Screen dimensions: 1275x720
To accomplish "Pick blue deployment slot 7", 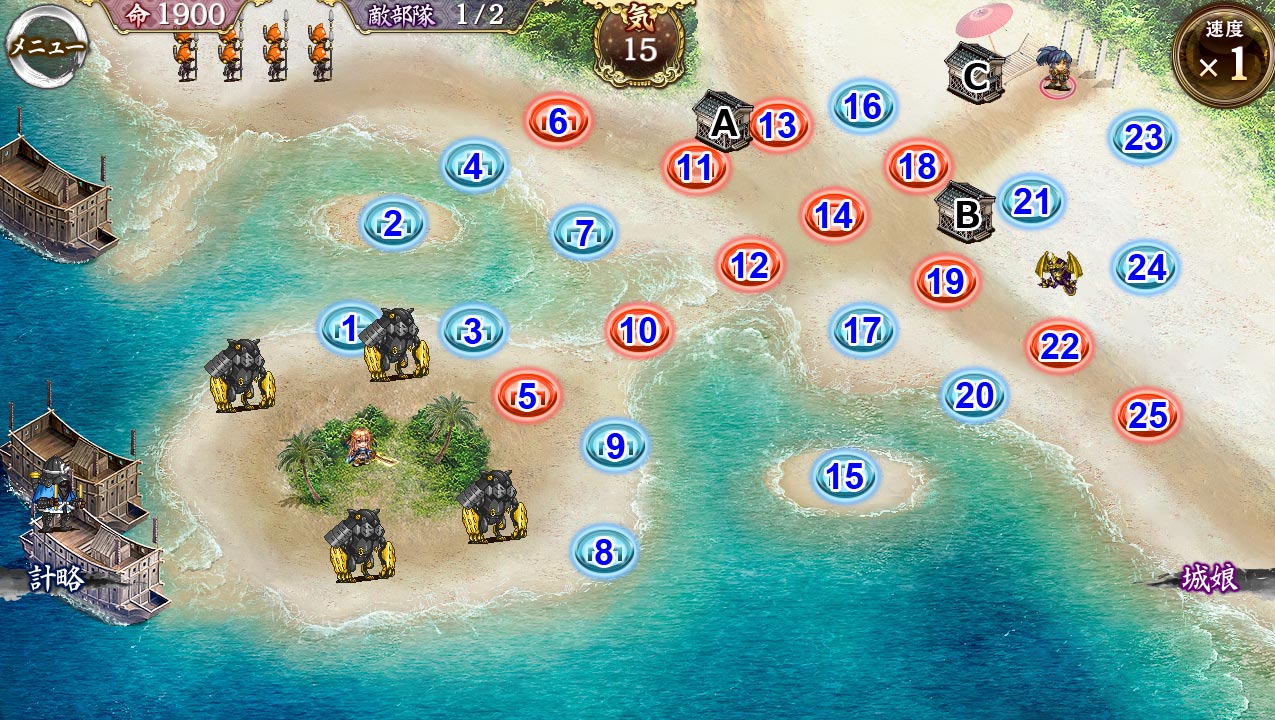I will pyautogui.click(x=584, y=233).
